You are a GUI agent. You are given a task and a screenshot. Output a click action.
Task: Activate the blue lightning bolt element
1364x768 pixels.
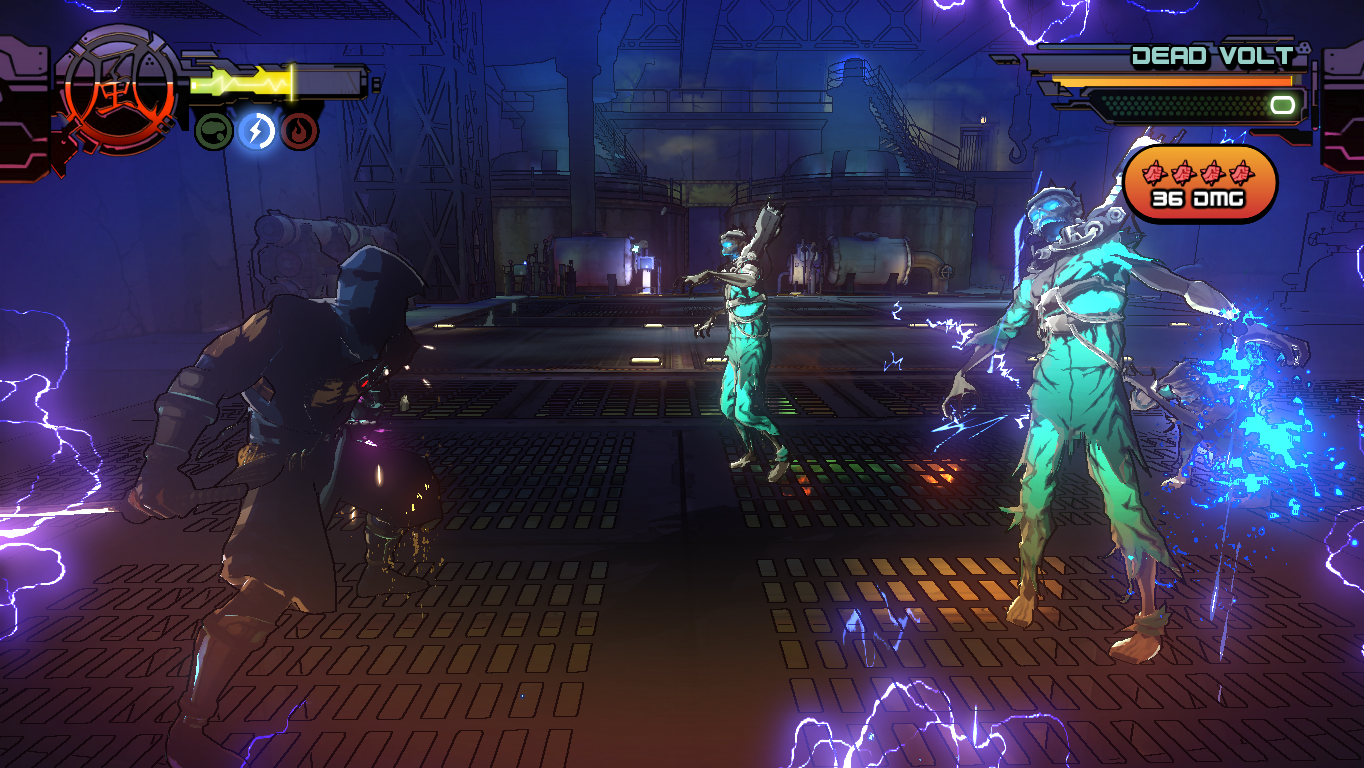(256, 130)
